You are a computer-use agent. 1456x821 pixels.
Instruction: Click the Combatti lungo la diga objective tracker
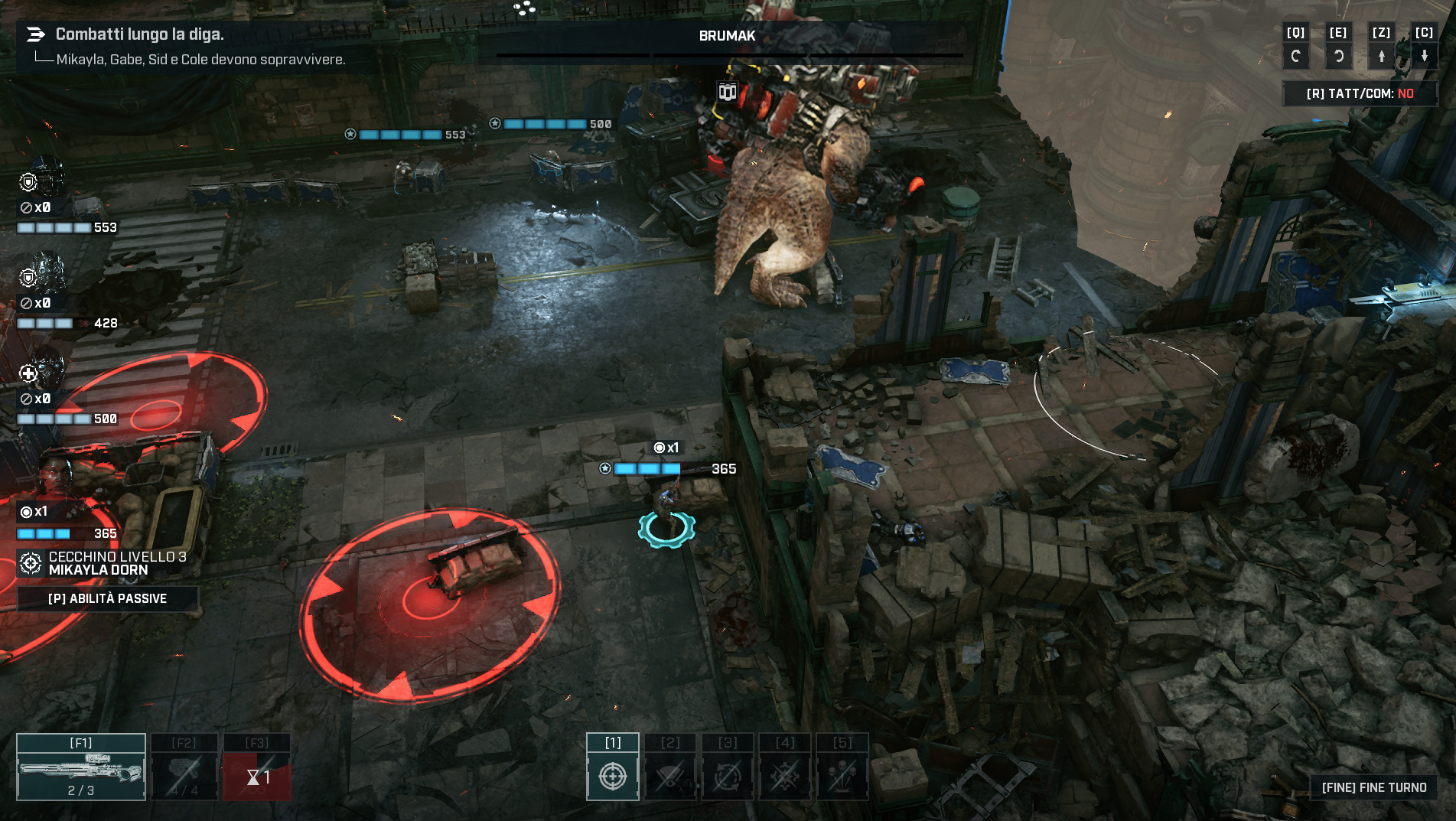pos(140,34)
